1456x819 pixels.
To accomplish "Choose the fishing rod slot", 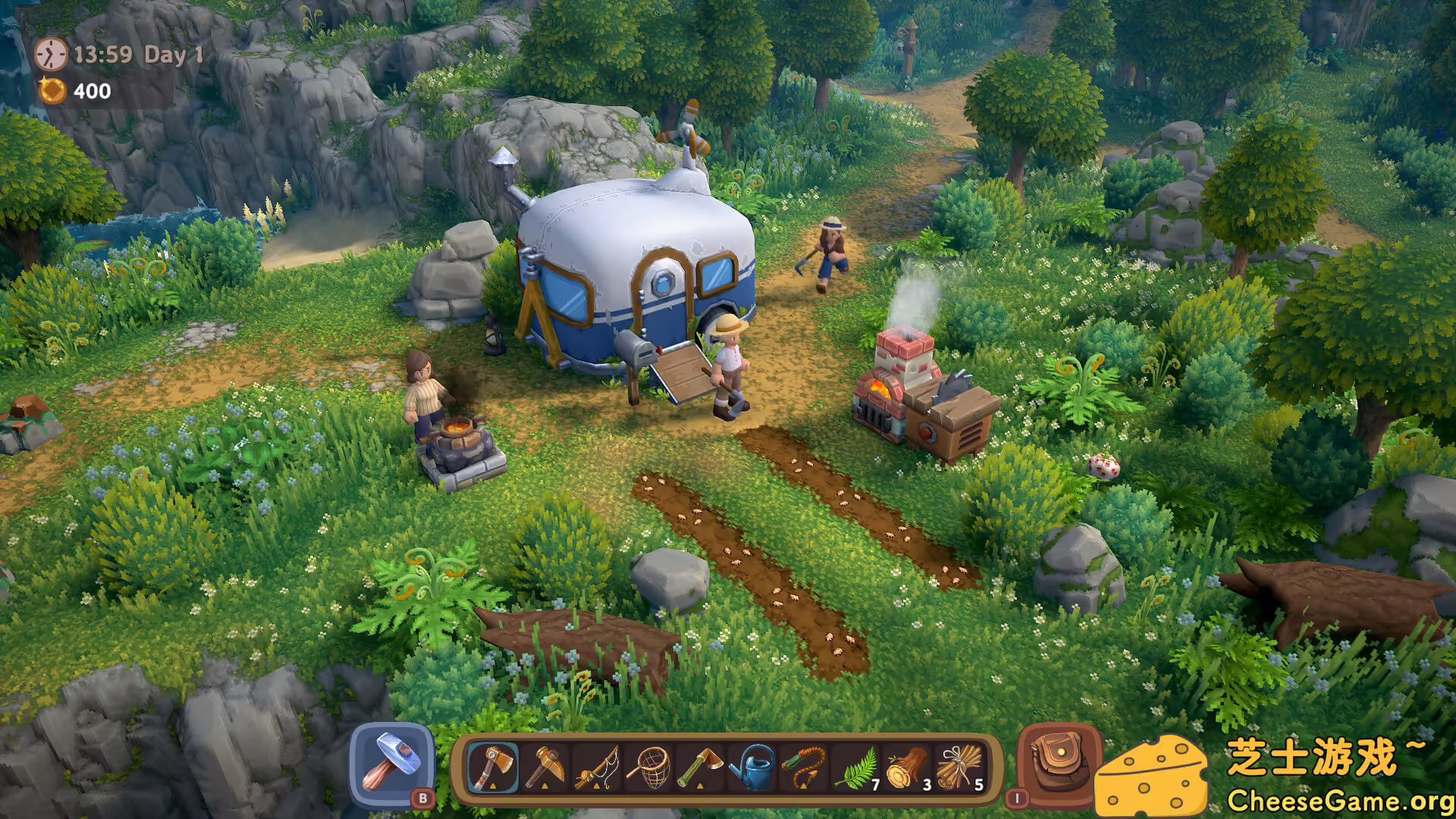I will pyautogui.click(x=598, y=767).
